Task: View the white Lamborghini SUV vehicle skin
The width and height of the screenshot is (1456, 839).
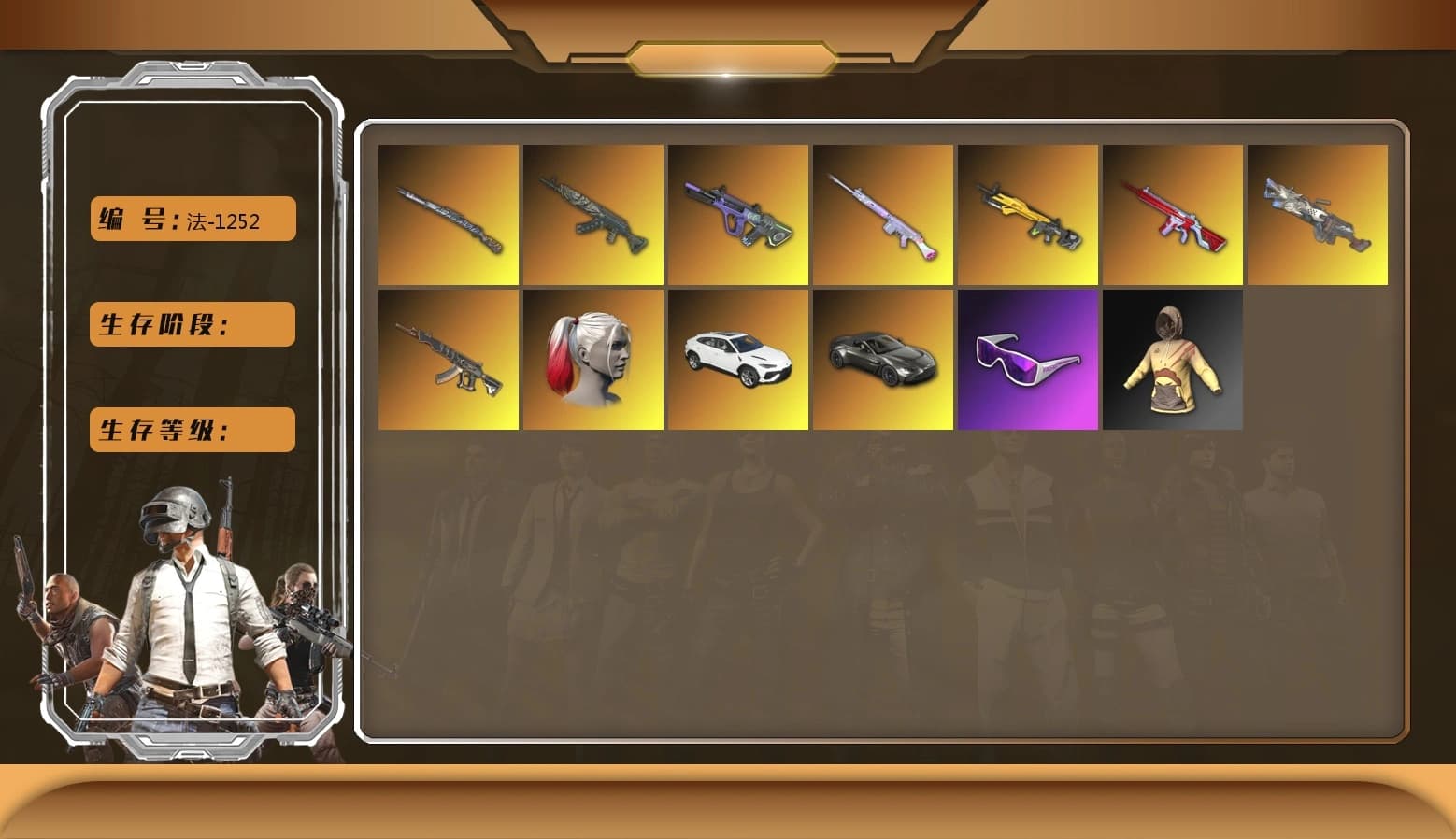Action: point(737,360)
